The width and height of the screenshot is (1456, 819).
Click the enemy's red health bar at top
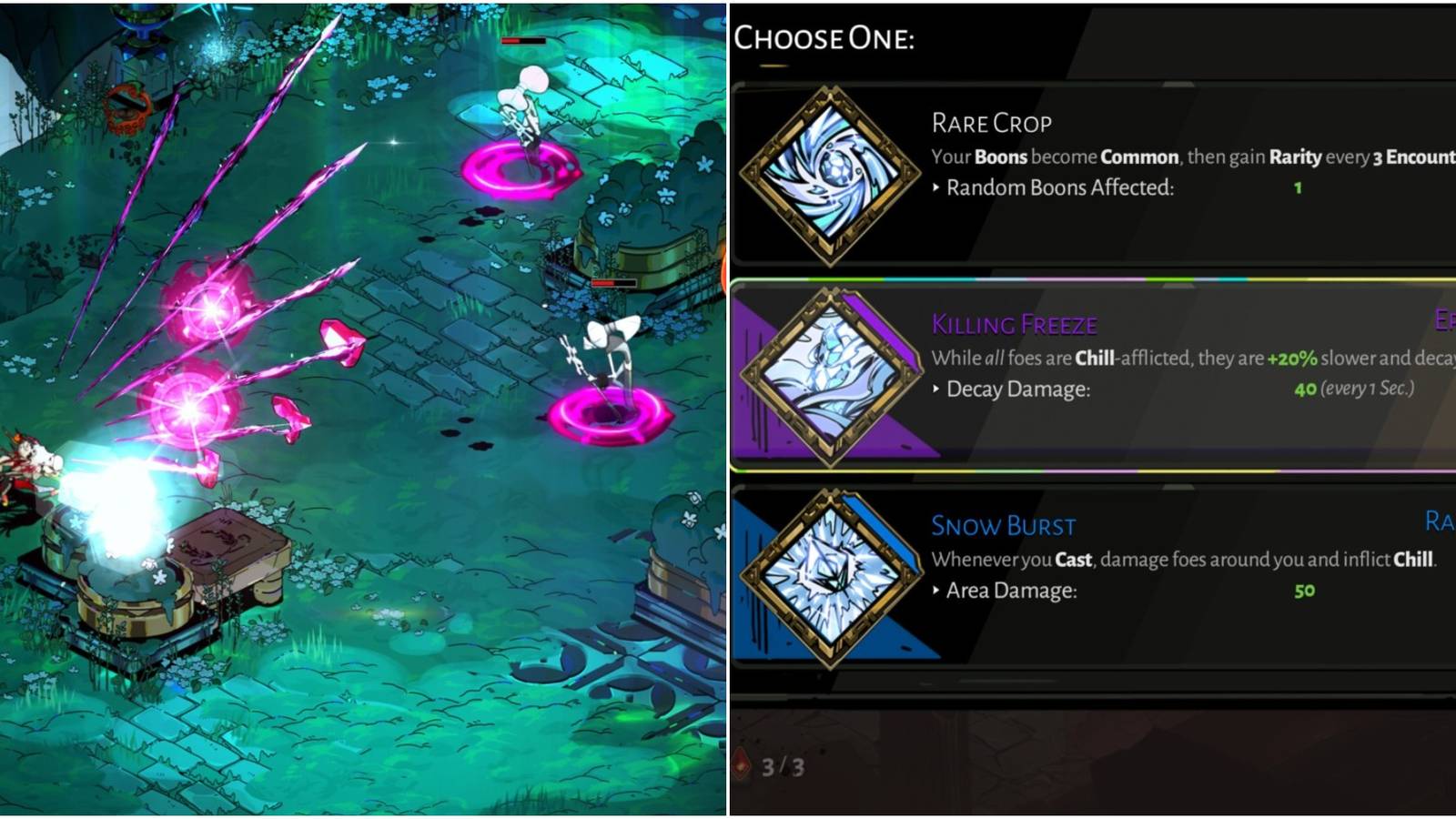click(521, 42)
